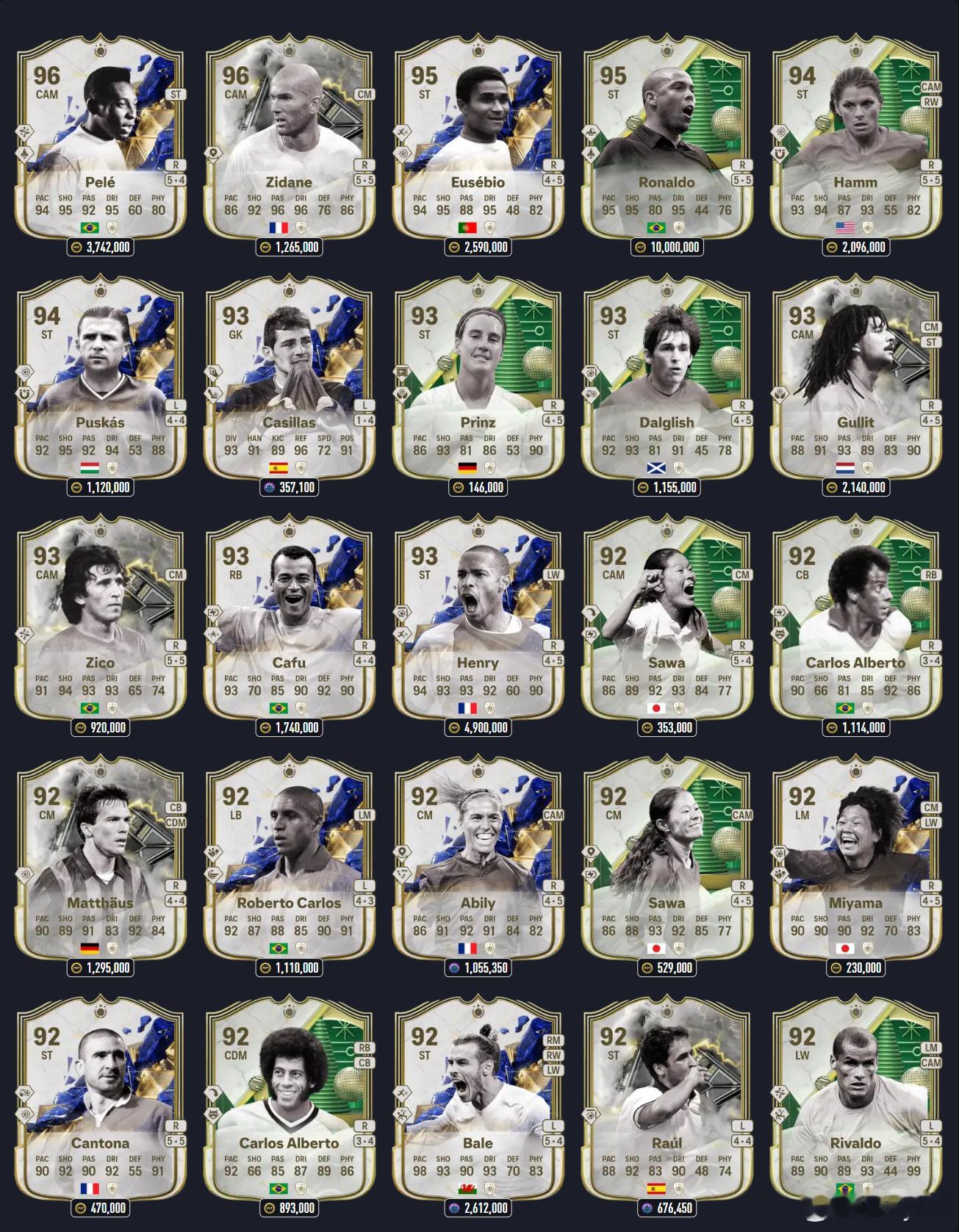Click the club badge on Henry's card
Image resolution: width=959 pixels, height=1232 pixels.
[492, 707]
